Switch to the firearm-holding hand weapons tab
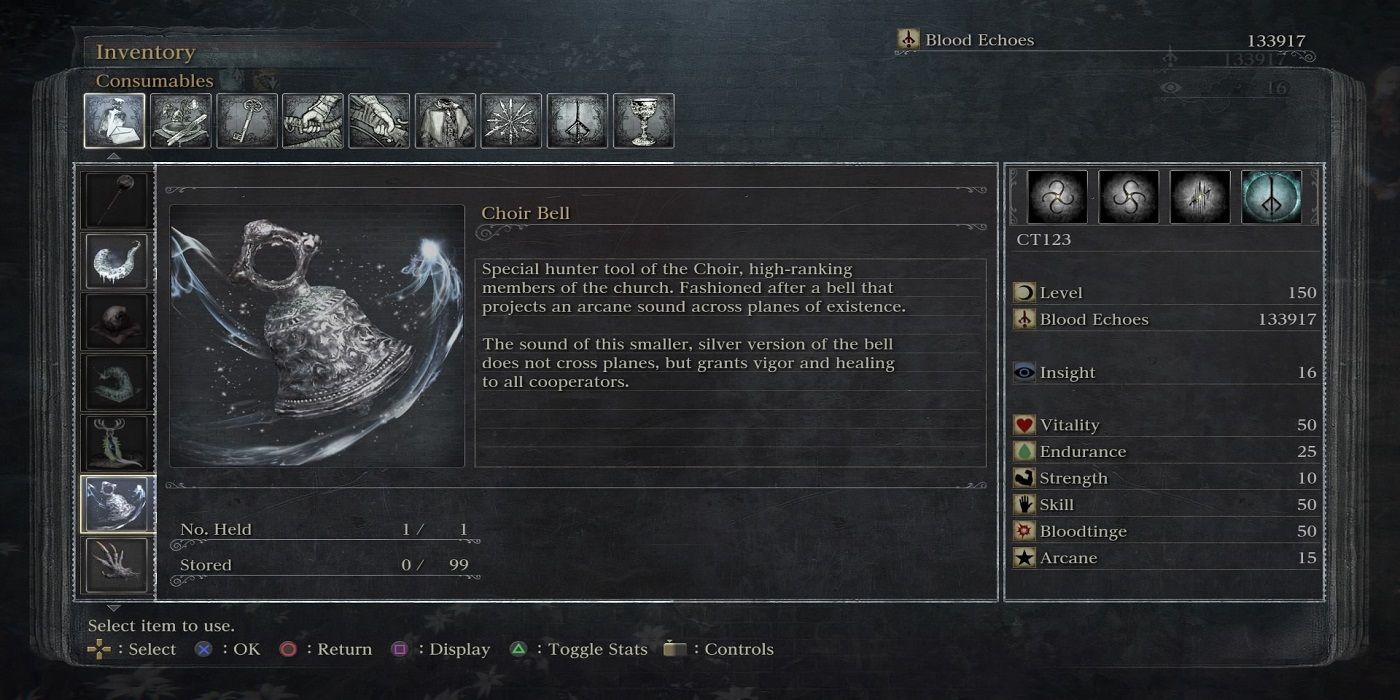The image size is (1400, 700). pyautogui.click(x=379, y=121)
